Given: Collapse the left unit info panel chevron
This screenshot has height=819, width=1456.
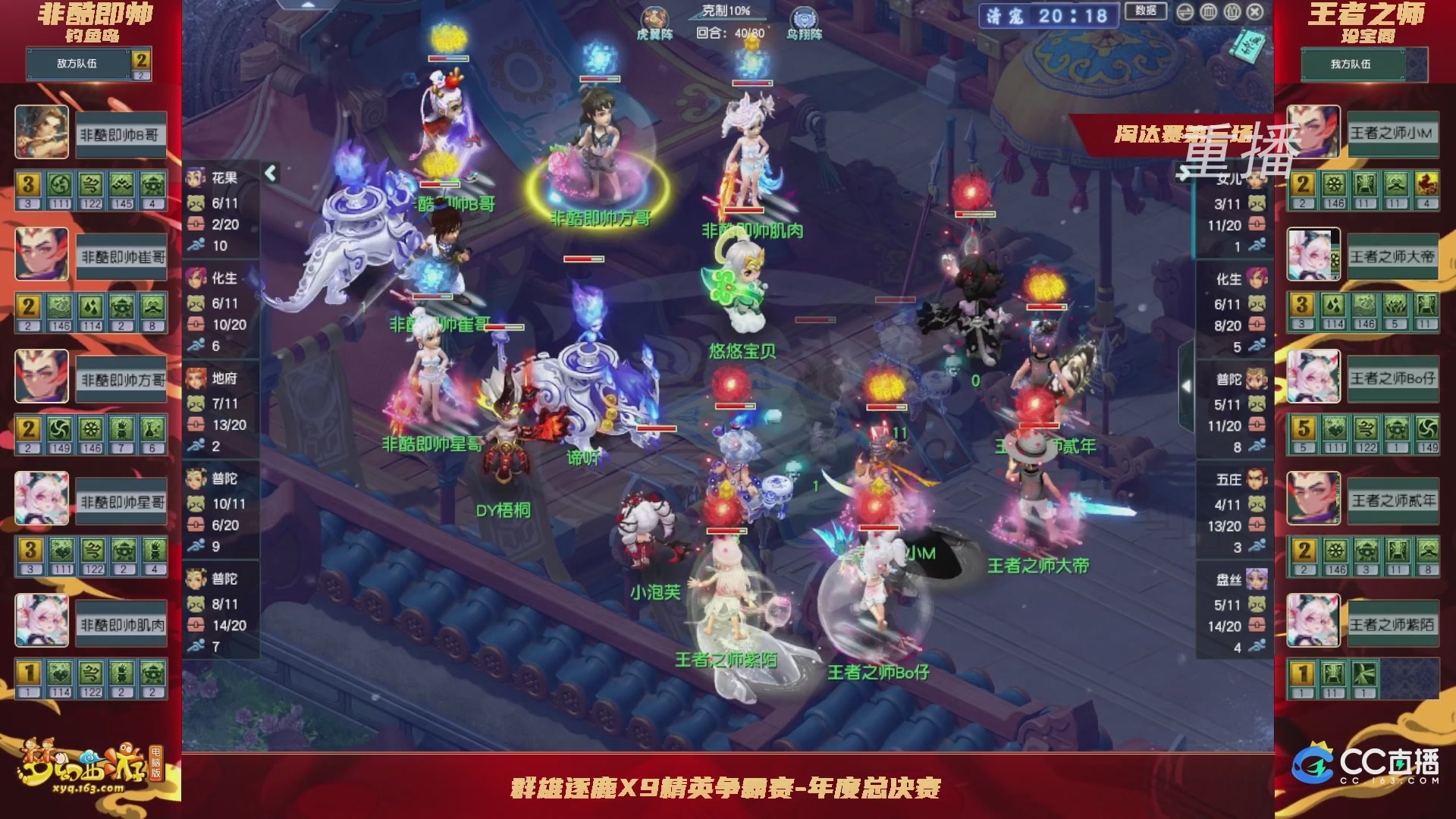Looking at the screenshot, I should click(x=270, y=172).
